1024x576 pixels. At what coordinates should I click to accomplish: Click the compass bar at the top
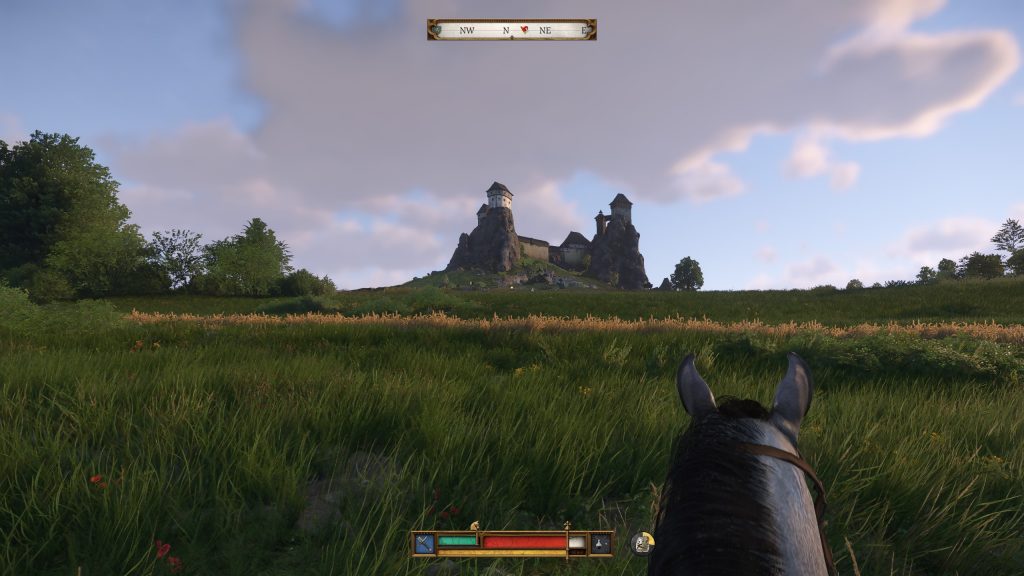(511, 30)
